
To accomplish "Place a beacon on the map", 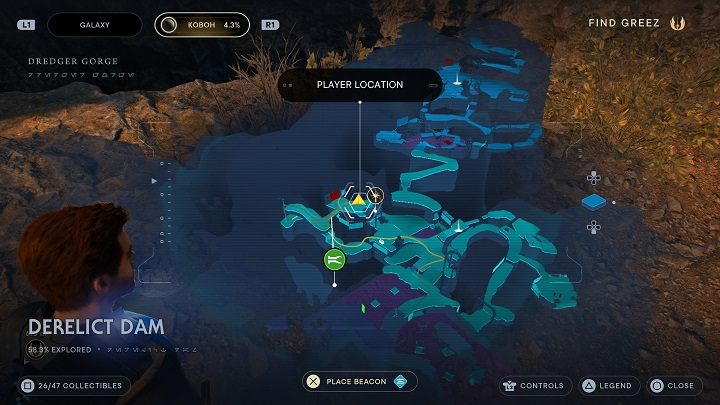I will [x=360, y=381].
